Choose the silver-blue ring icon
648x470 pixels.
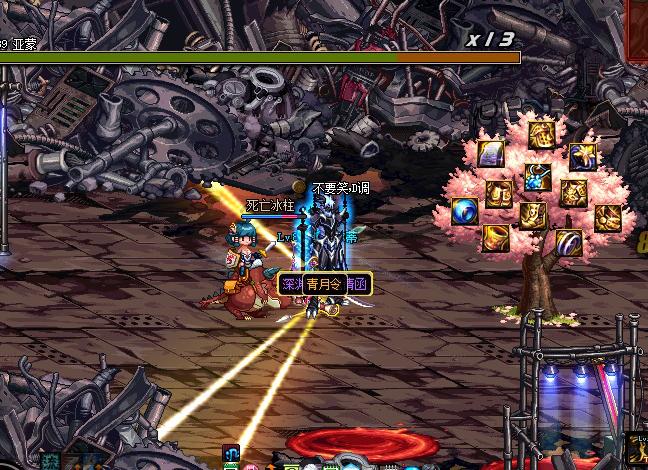[569, 241]
